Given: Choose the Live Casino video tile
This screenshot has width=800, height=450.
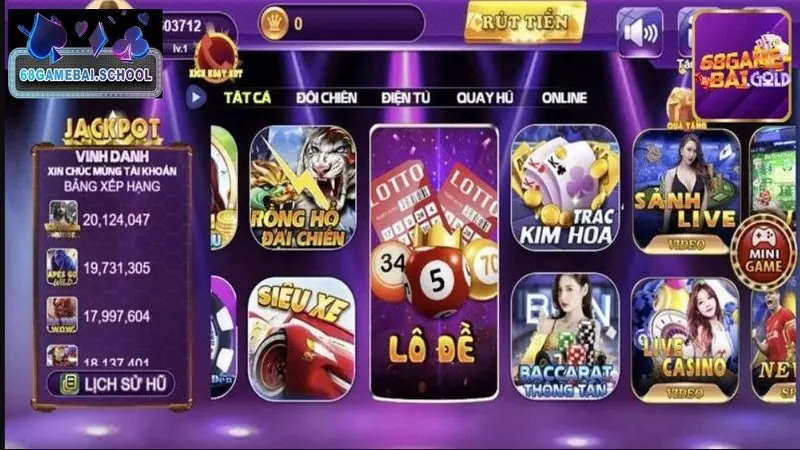Looking at the screenshot, I should point(684,335).
